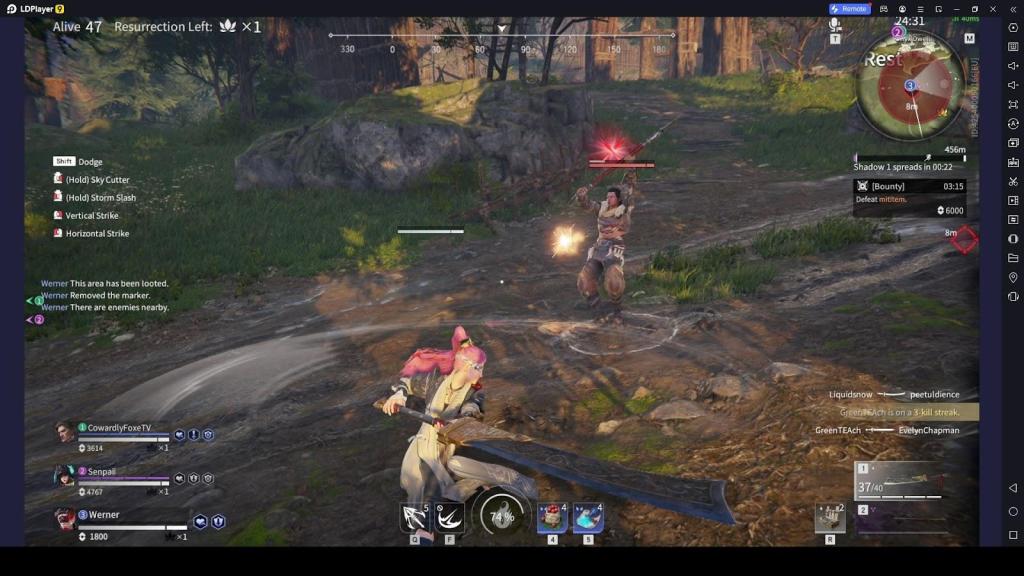
Task: Select the repair kit item slot
Action: tap(830, 517)
